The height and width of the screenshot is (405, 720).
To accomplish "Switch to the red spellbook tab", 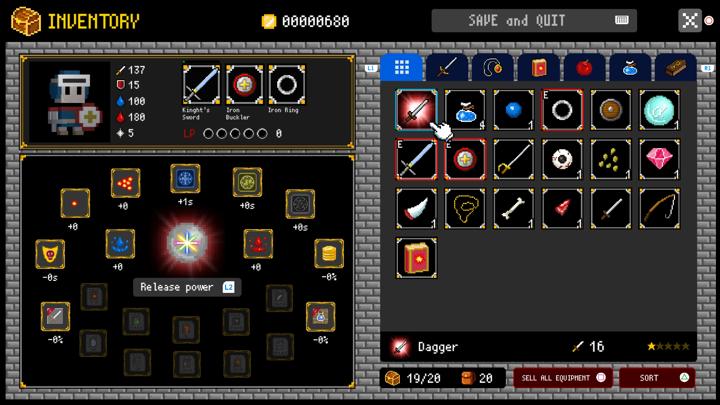I will tap(539, 67).
